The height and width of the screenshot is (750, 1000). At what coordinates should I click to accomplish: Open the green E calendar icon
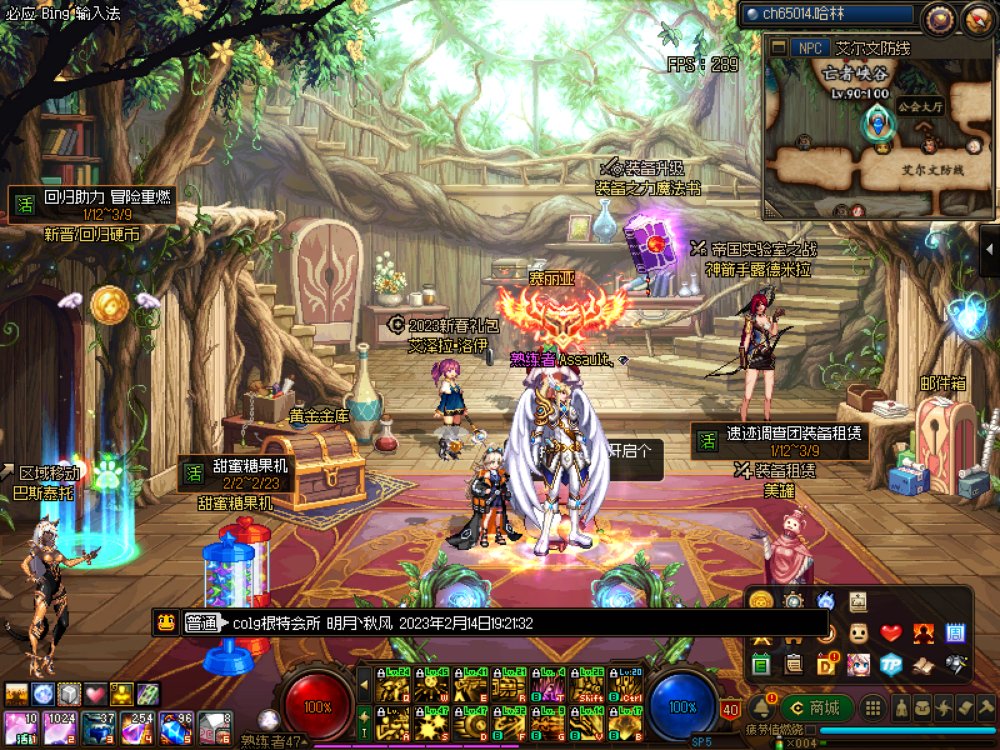click(x=761, y=664)
